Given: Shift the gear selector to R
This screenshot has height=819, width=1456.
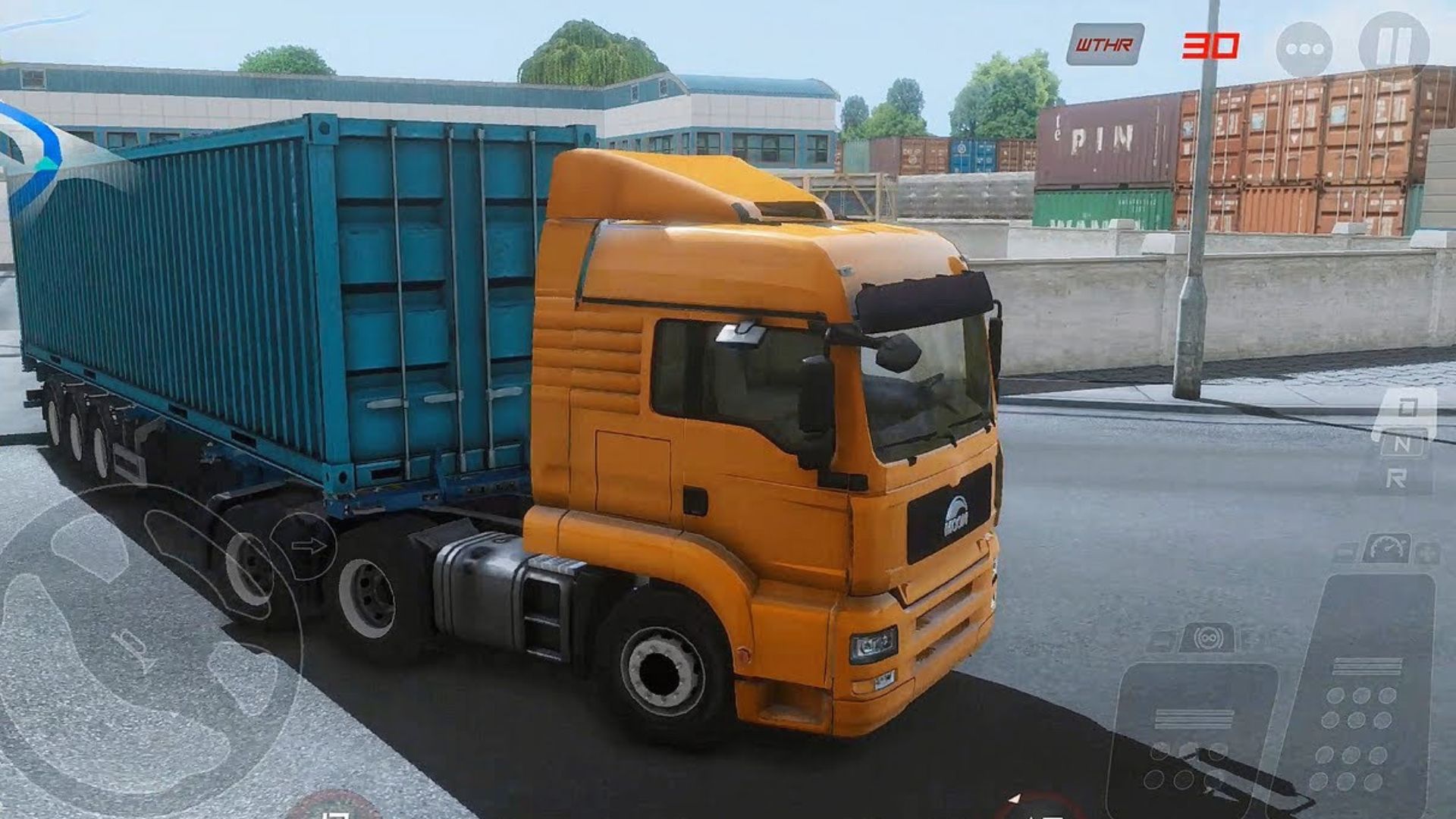Looking at the screenshot, I should click(1396, 478).
